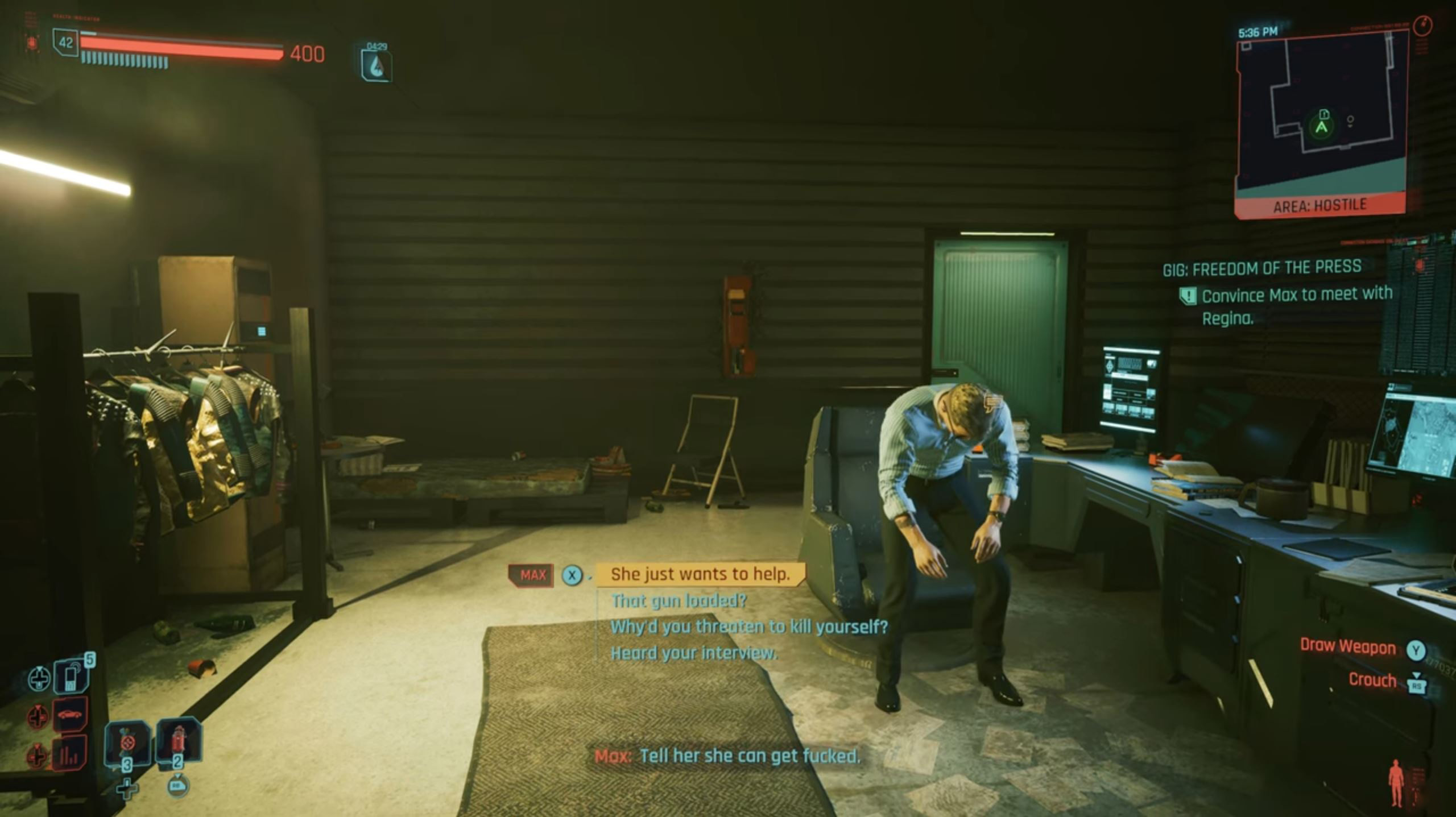Select the phone quickslot icon
This screenshot has height=817, width=1456.
(x=71, y=677)
